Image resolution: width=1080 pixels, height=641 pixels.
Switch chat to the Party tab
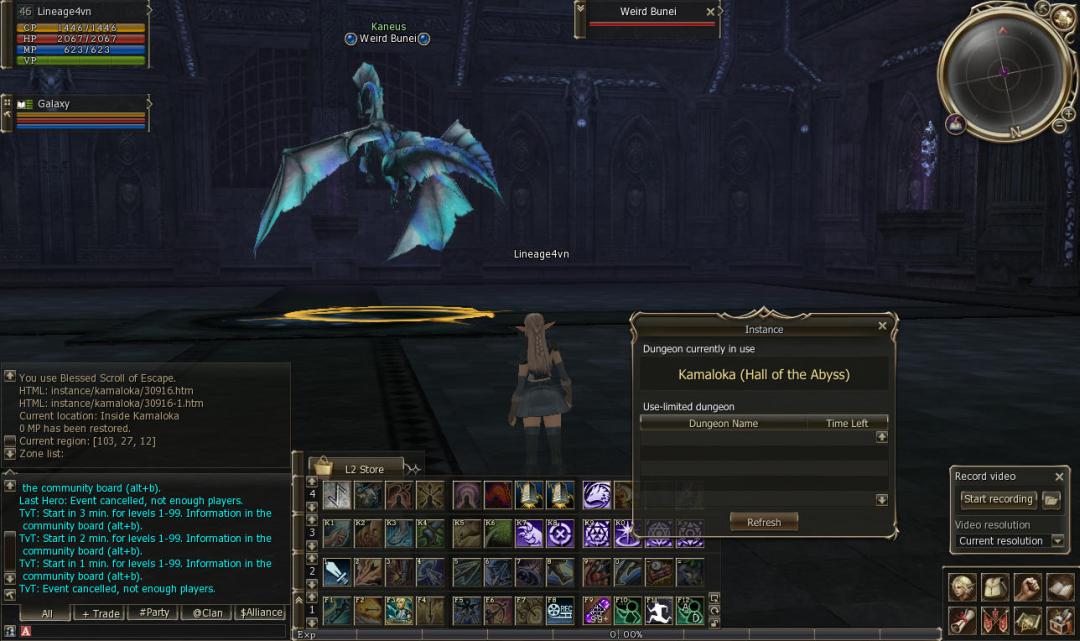click(x=154, y=613)
